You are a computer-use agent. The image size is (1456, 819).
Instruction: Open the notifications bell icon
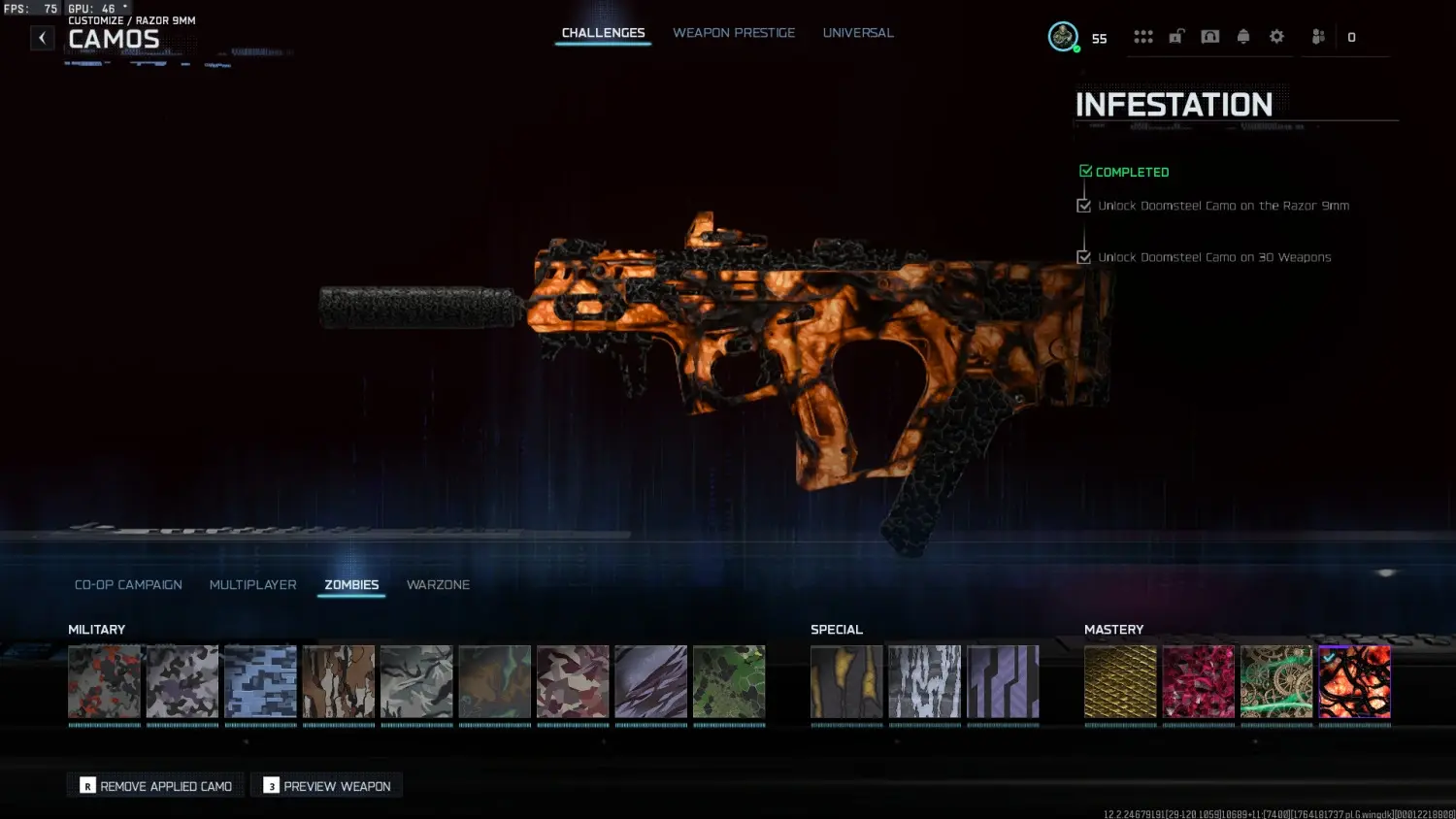pos(1243,36)
